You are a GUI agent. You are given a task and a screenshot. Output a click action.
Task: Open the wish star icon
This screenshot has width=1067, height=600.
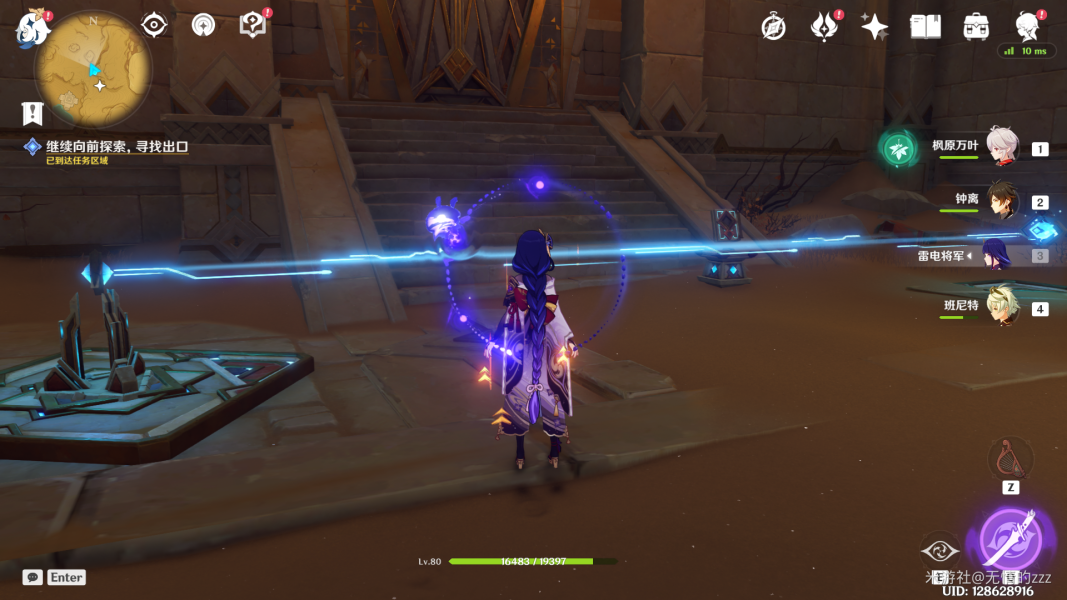(874, 27)
